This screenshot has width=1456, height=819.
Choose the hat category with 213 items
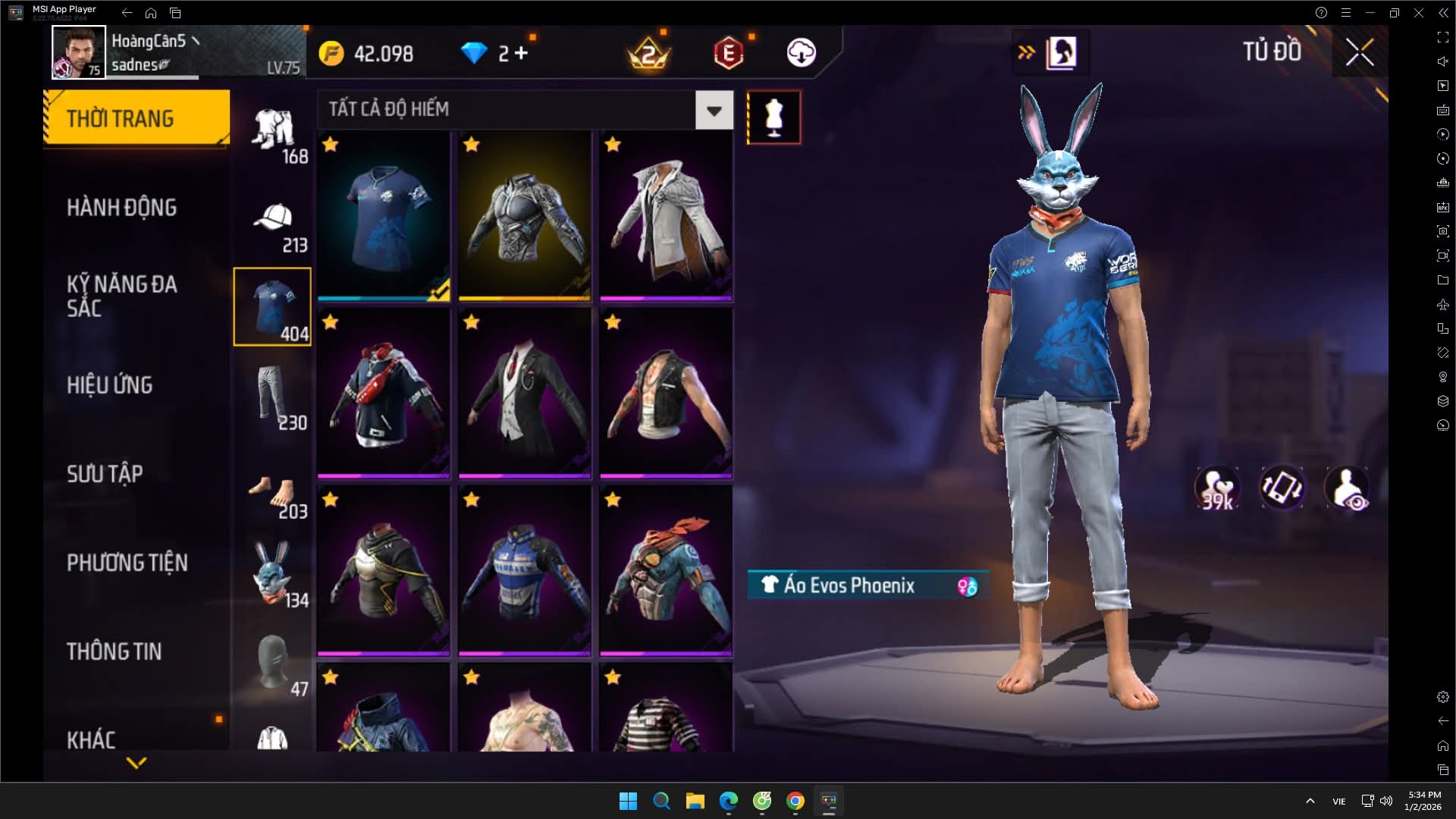(x=273, y=226)
